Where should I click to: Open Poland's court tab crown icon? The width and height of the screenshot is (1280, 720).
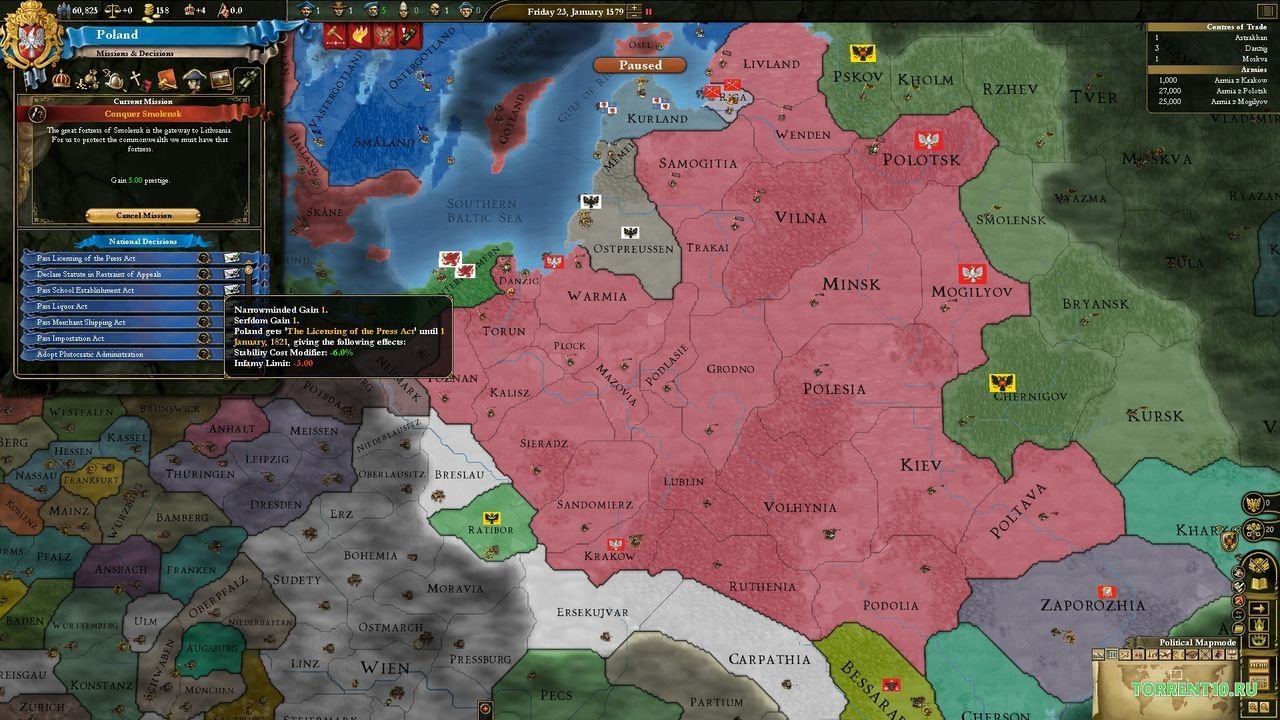pyautogui.click(x=60, y=79)
